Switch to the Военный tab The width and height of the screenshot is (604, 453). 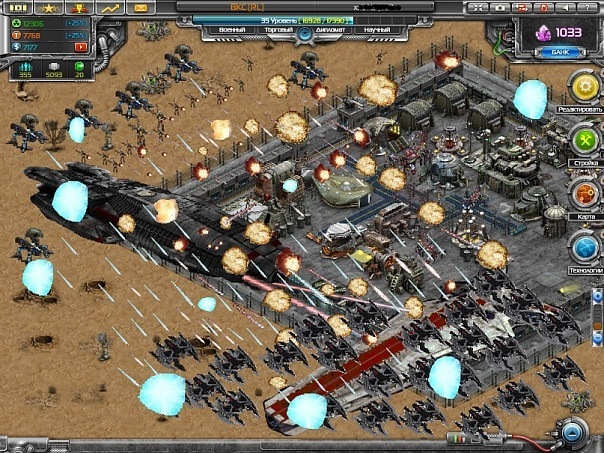(232, 31)
